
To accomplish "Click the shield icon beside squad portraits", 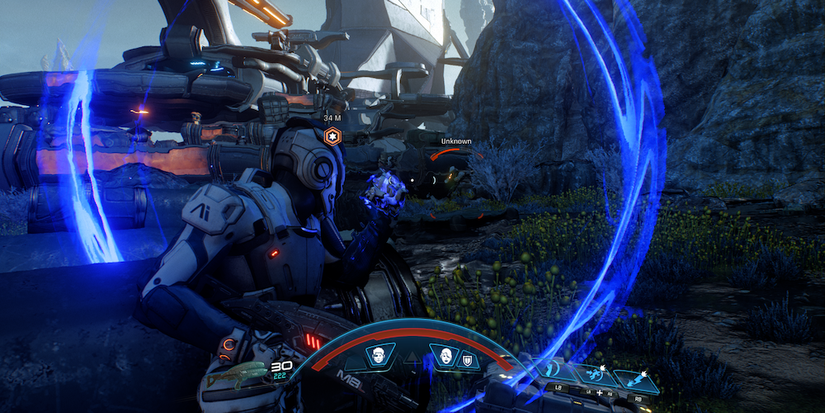I will 468,358.
